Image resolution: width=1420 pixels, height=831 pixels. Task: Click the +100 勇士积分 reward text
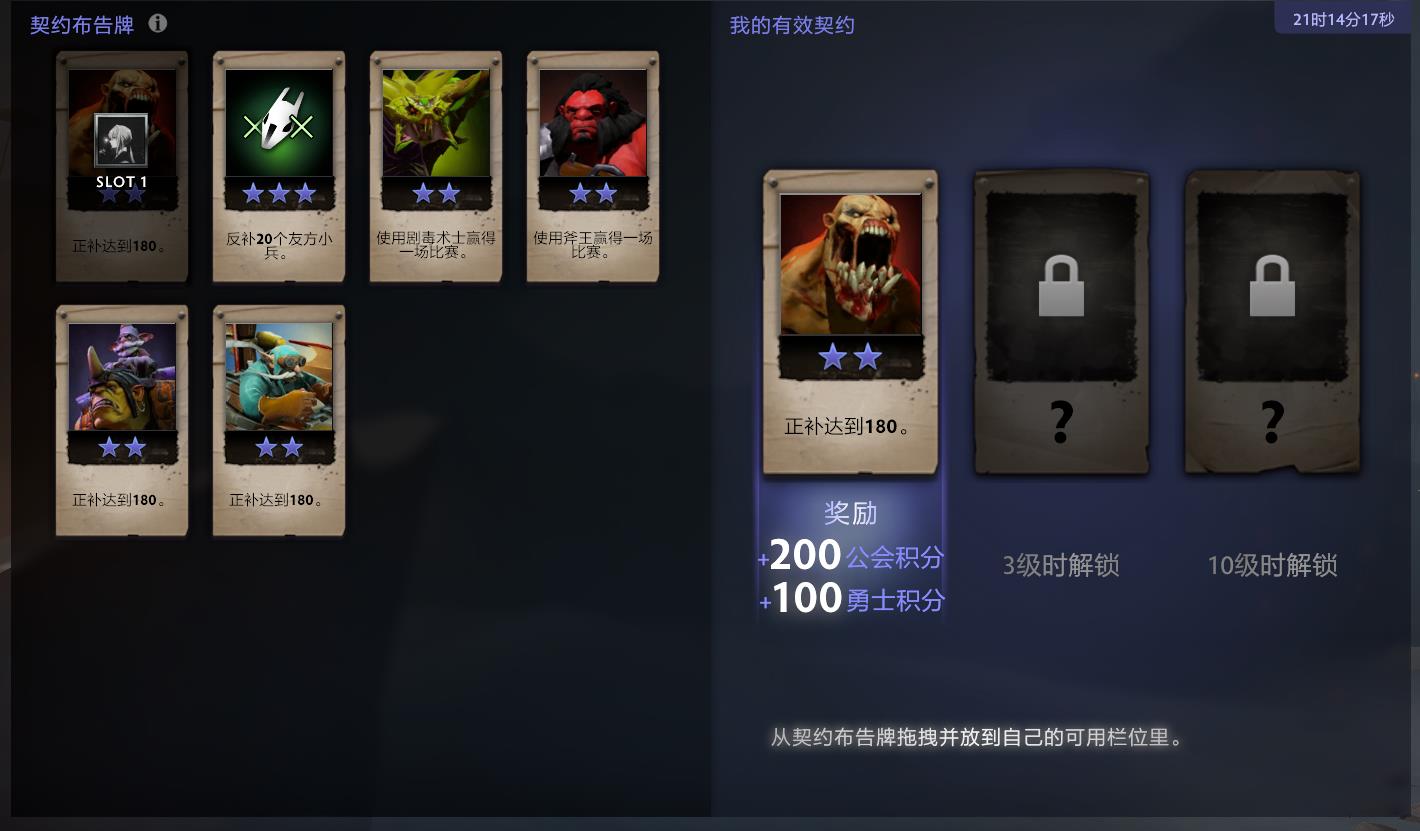point(850,598)
